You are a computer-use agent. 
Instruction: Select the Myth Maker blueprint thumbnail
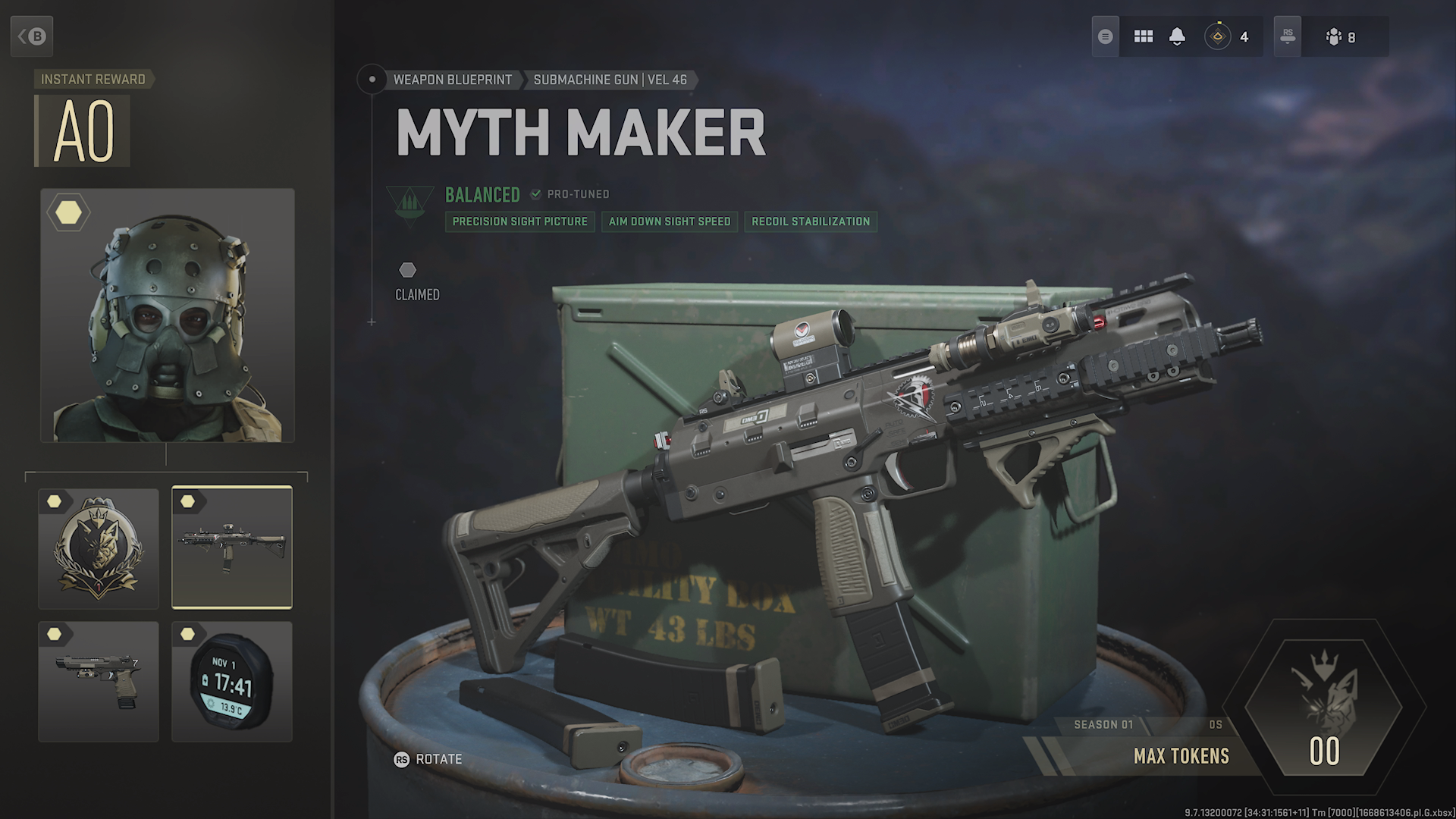click(232, 548)
